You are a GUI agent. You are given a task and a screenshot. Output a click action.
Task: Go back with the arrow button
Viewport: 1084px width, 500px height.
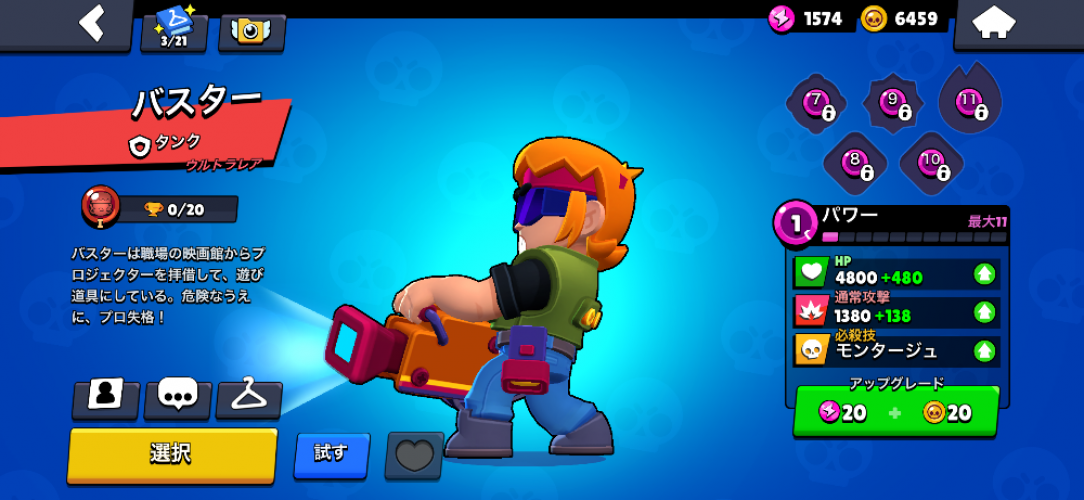(92, 24)
